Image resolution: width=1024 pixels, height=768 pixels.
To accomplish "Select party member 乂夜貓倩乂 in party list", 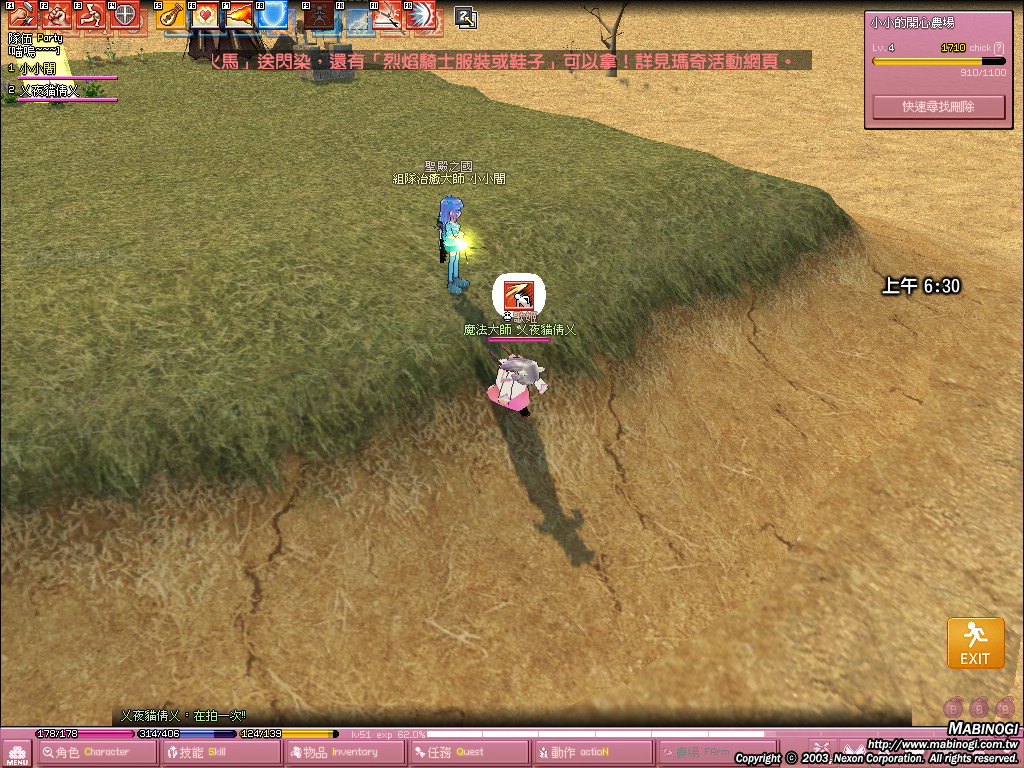I will (48, 90).
